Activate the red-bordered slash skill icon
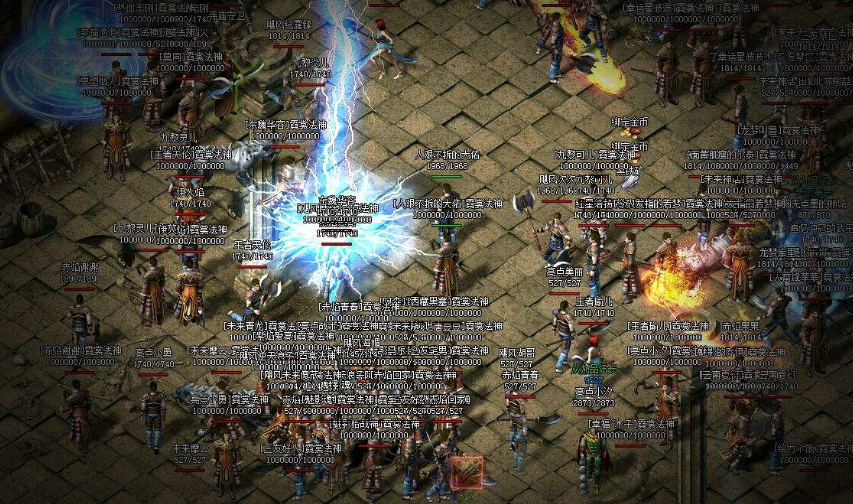The image size is (853, 504). pyautogui.click(x=466, y=473)
